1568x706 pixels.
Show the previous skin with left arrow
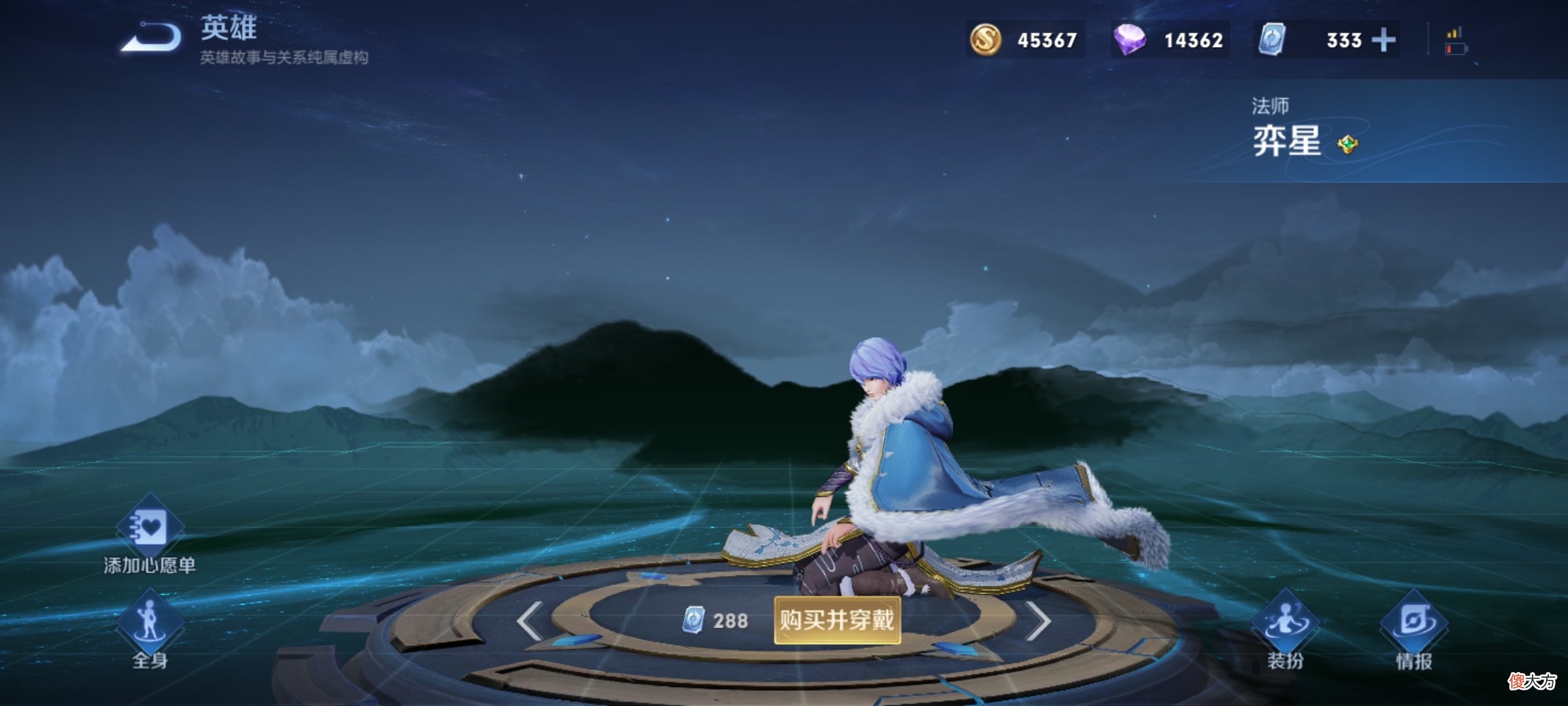(x=529, y=620)
